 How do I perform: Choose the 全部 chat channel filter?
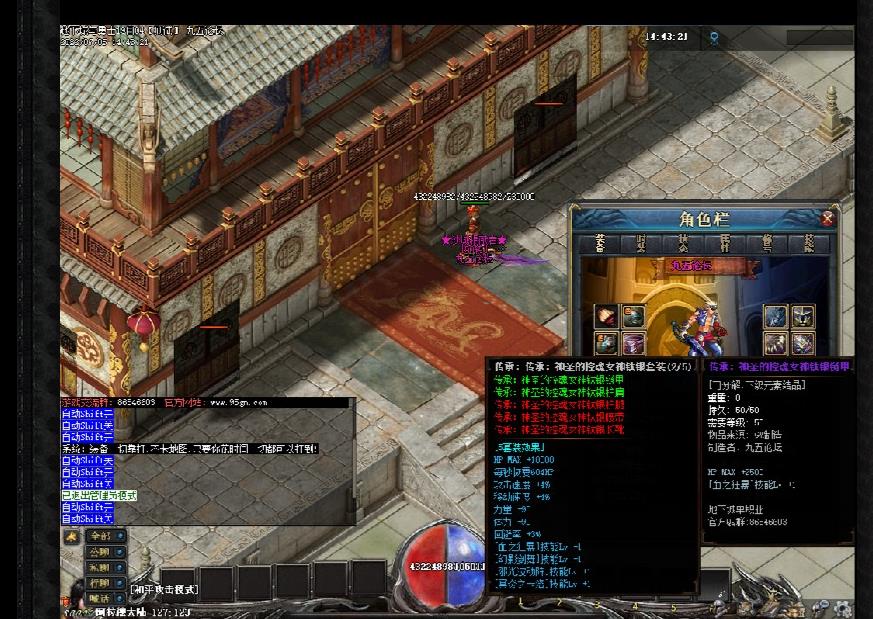[102, 536]
